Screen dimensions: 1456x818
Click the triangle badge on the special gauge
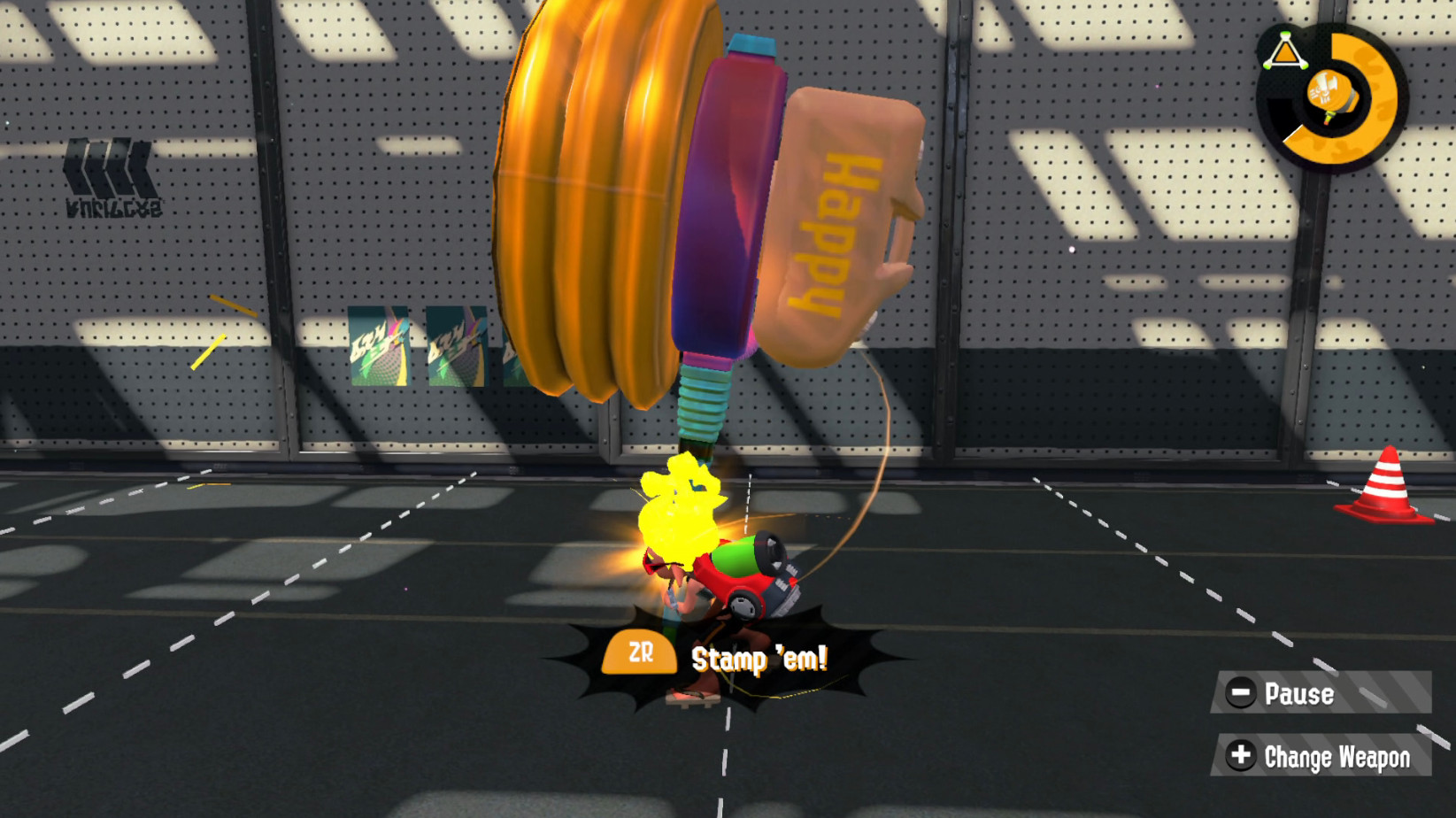click(x=1284, y=50)
